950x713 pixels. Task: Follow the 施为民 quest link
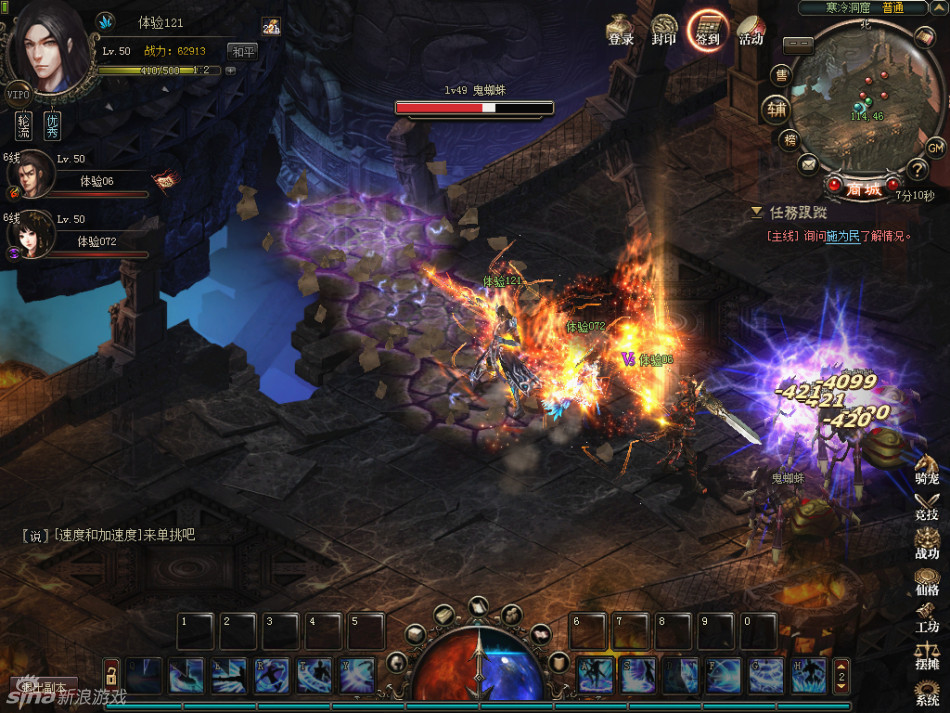842,236
